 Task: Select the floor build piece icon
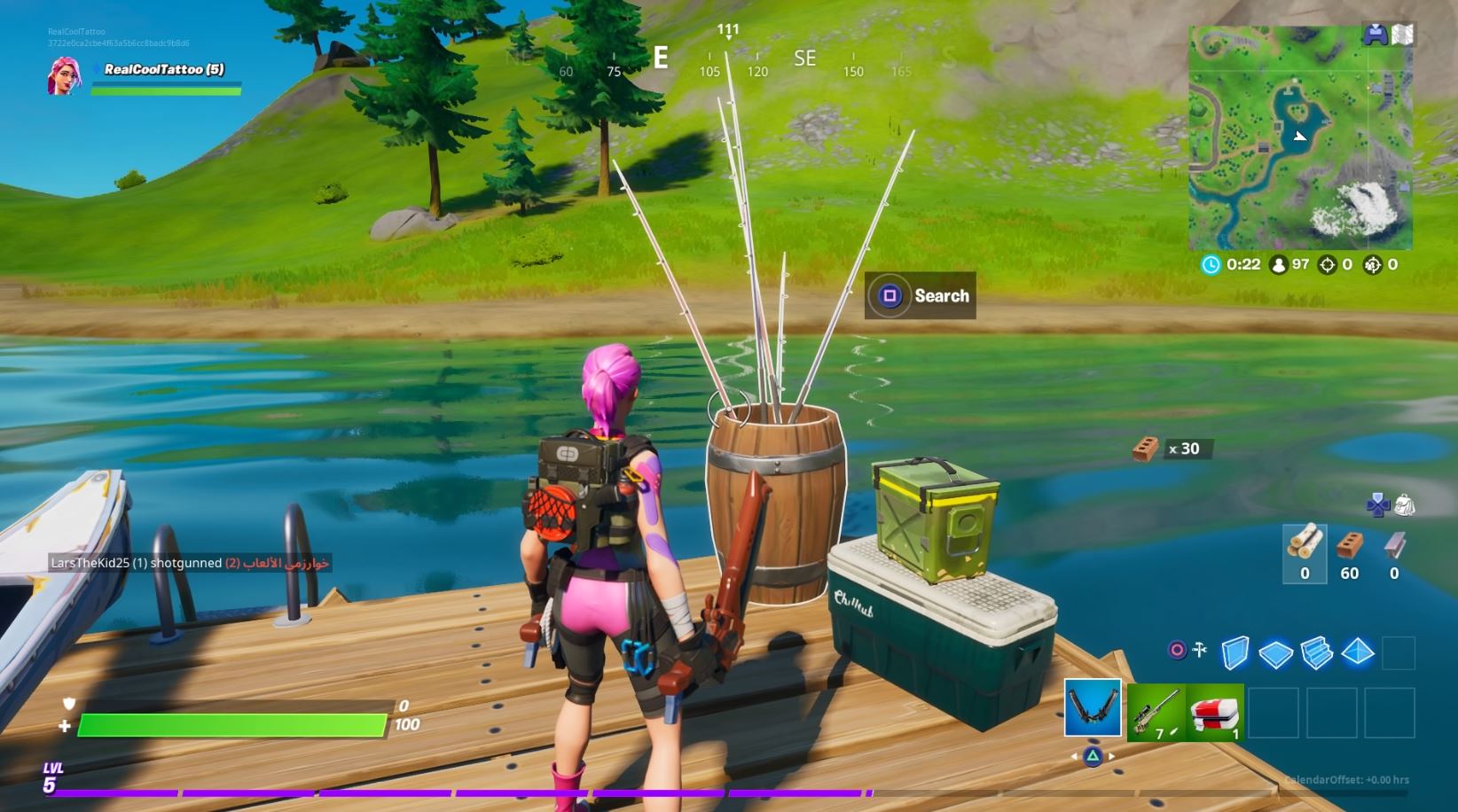1276,652
